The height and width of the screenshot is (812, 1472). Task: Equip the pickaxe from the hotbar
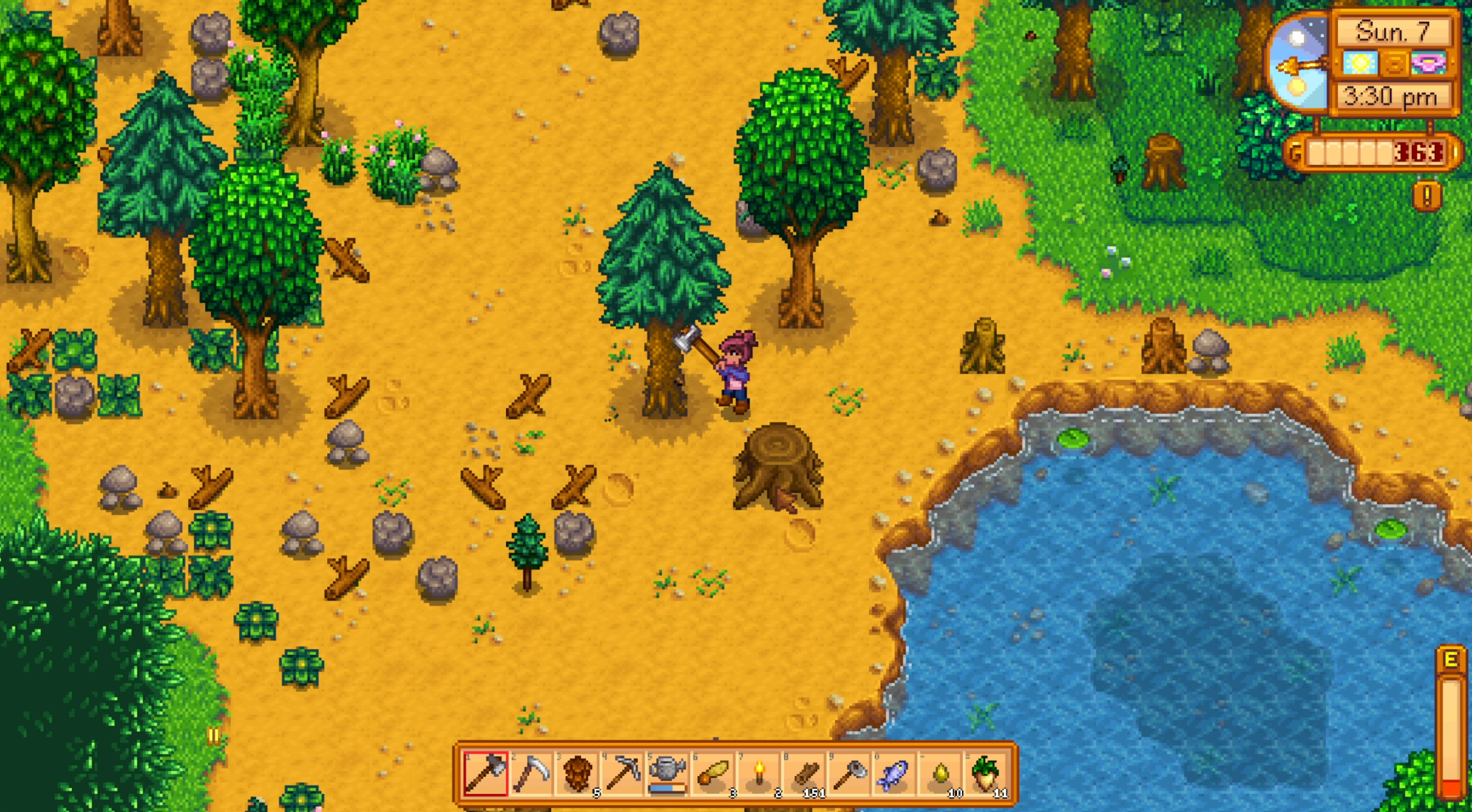[x=622, y=774]
